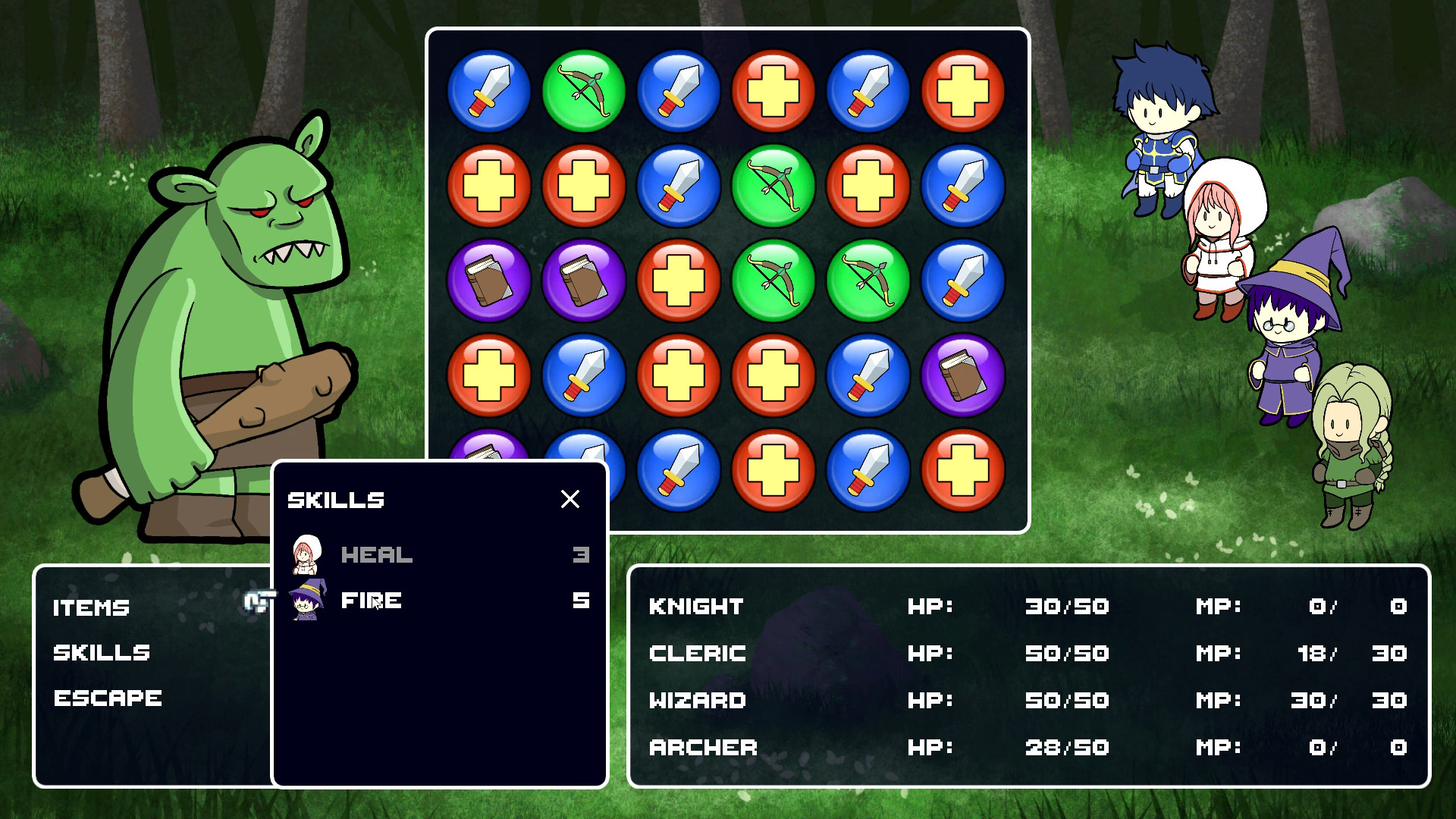Select the red cross orb at the bottom-right of the grid
The image size is (1456, 819).
click(x=963, y=470)
